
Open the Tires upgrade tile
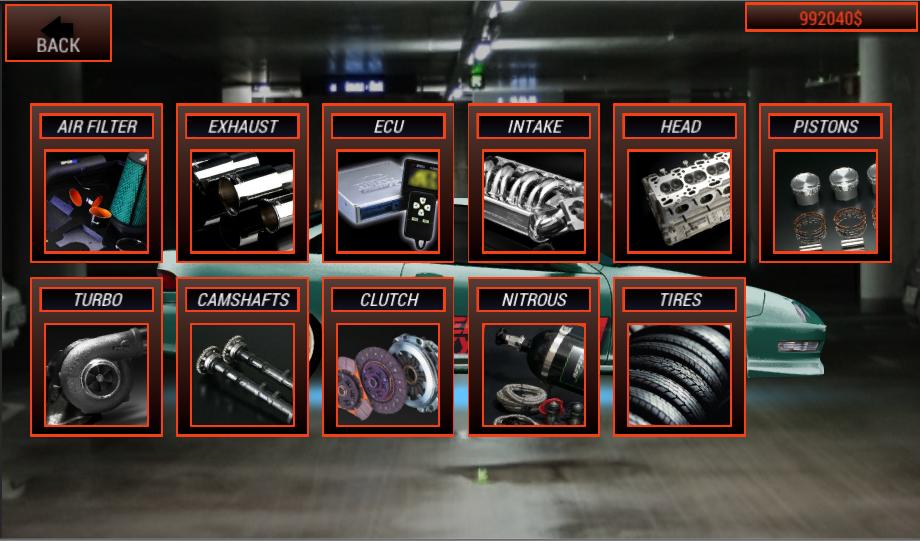[680, 357]
